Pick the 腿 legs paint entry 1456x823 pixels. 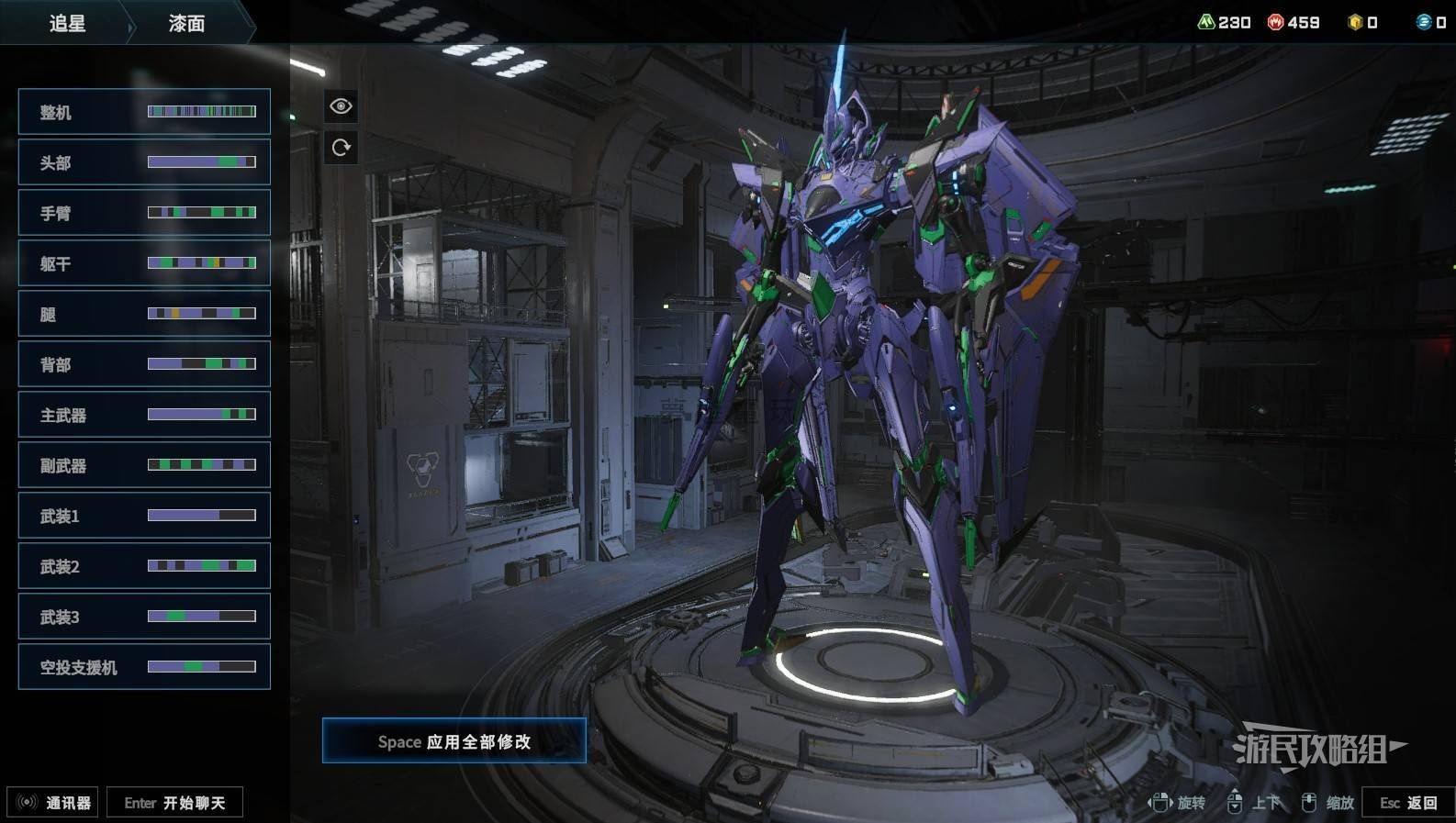click(144, 314)
